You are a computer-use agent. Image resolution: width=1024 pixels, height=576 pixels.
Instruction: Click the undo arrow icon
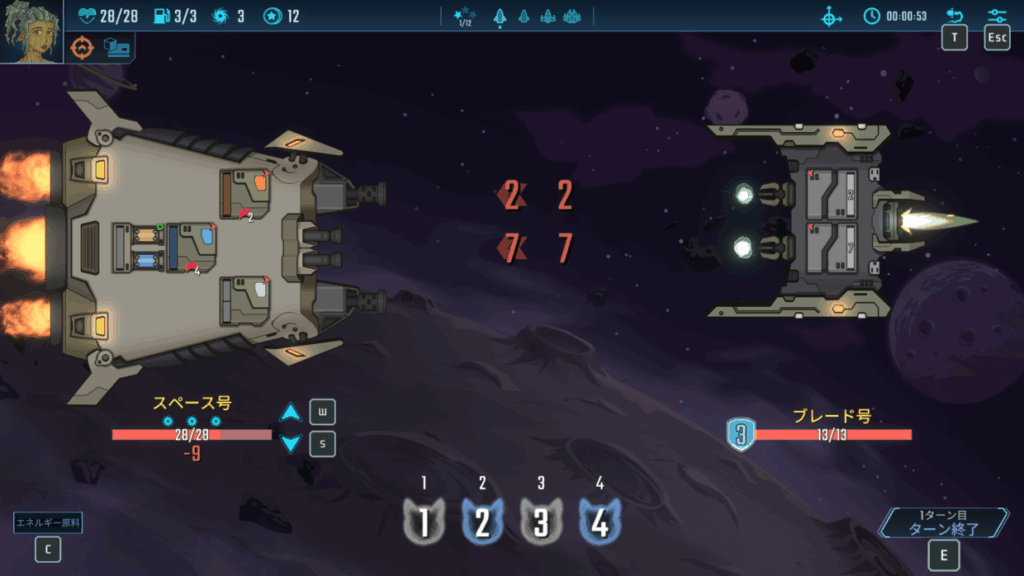click(954, 16)
